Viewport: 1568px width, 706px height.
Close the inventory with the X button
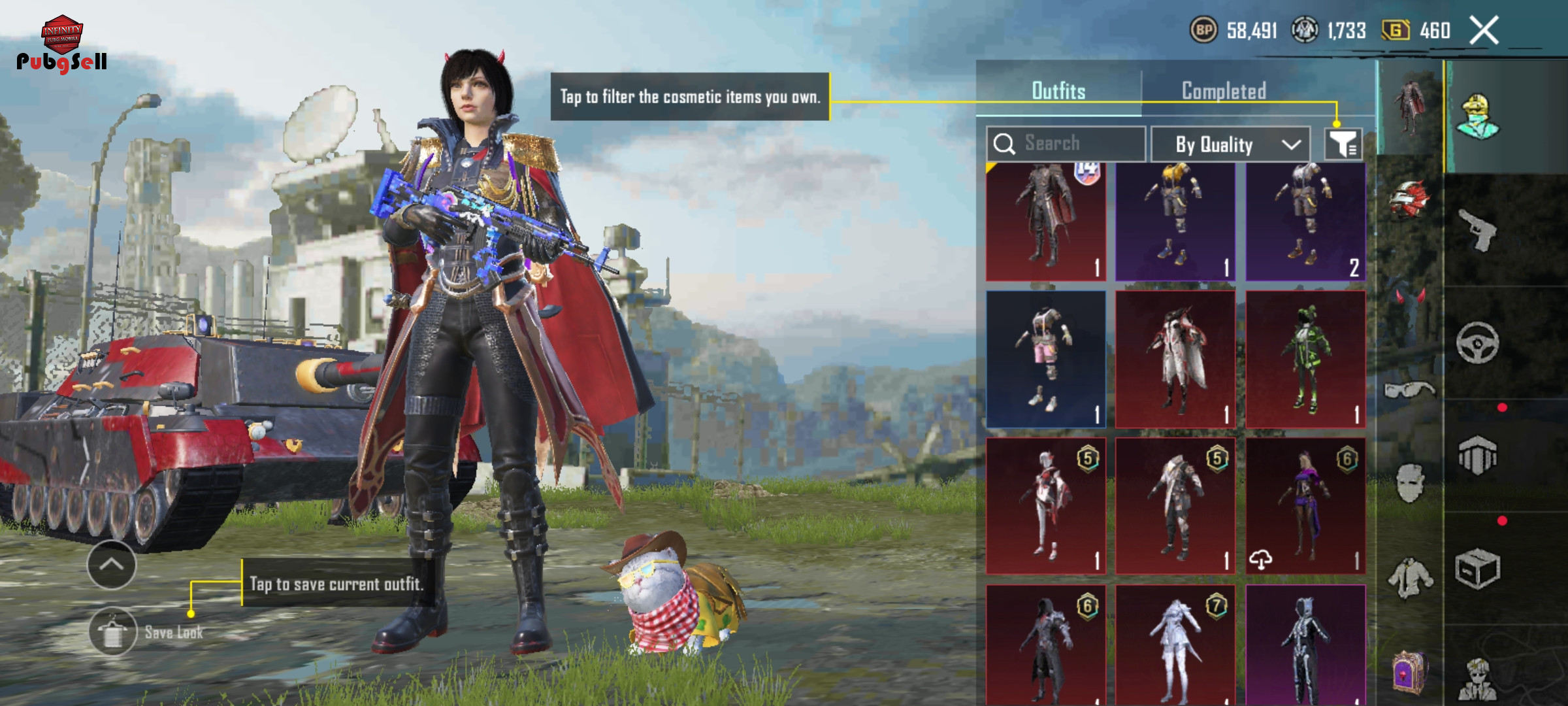(1483, 31)
